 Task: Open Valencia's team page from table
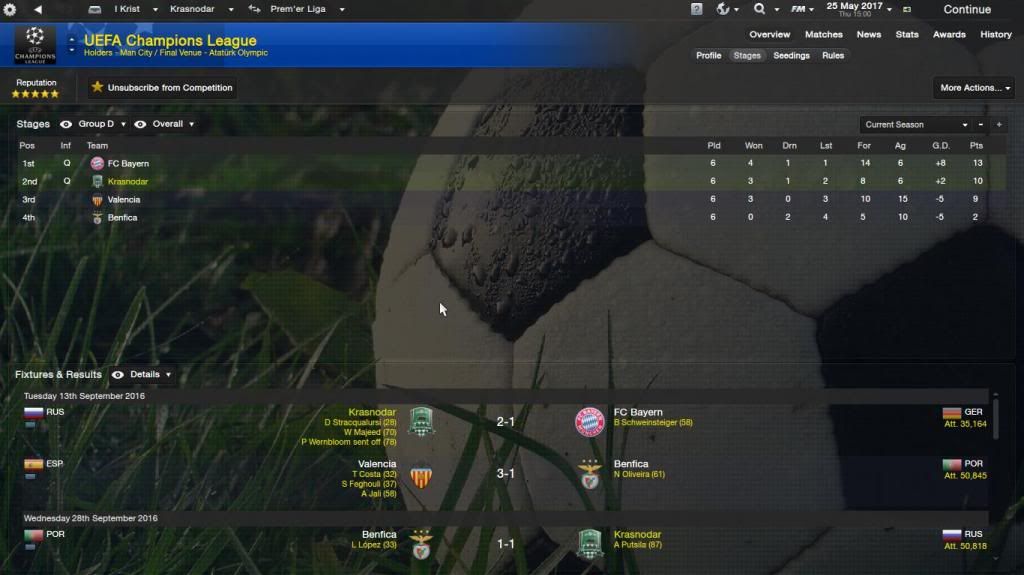pos(124,200)
